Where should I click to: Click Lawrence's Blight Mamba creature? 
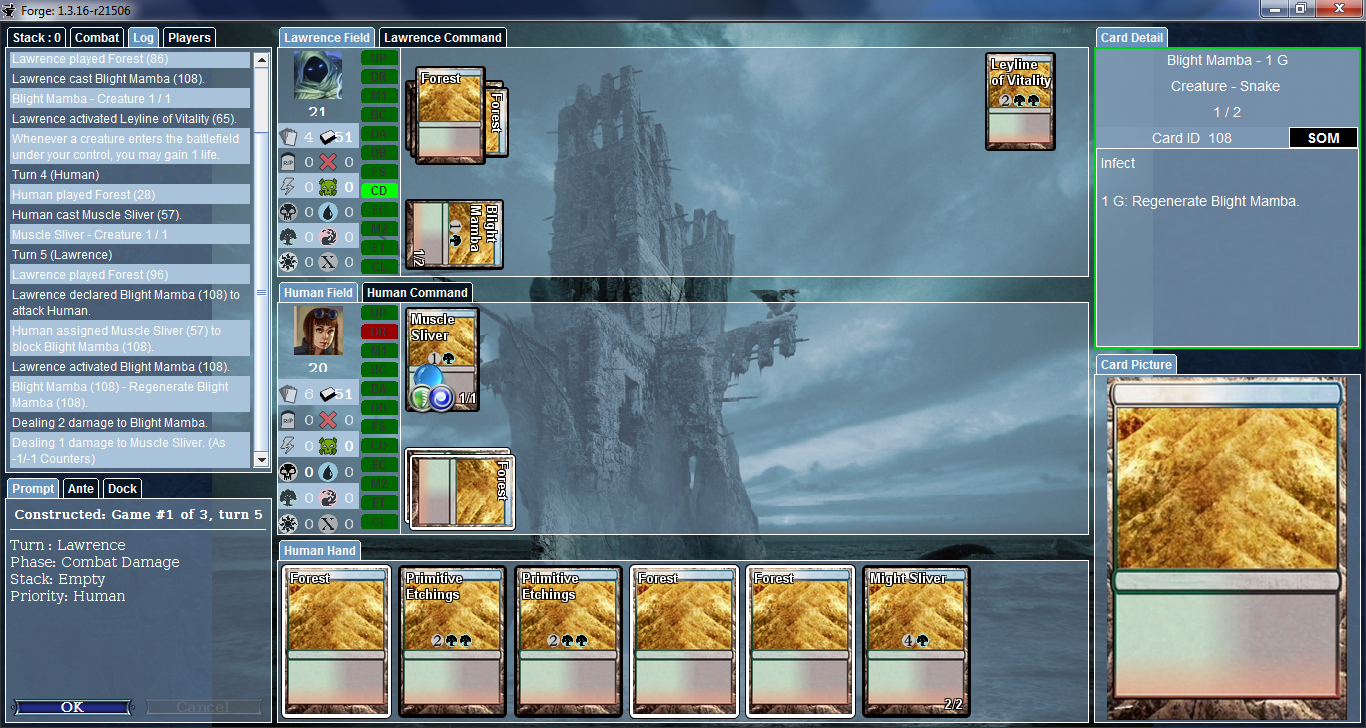click(x=454, y=234)
